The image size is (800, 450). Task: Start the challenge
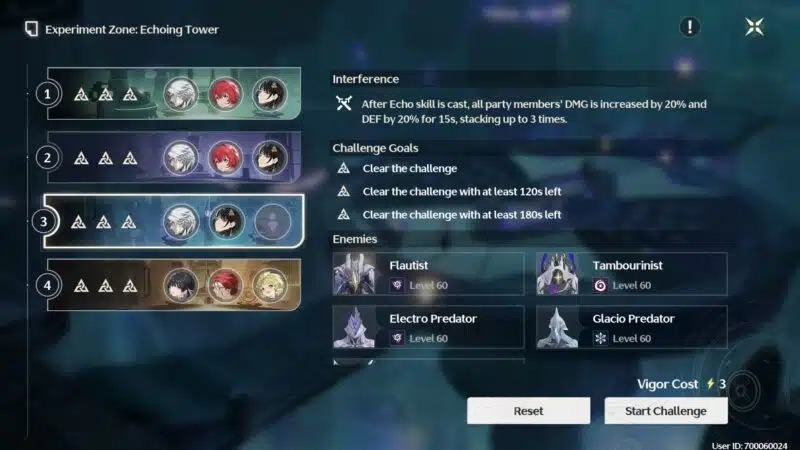666,411
